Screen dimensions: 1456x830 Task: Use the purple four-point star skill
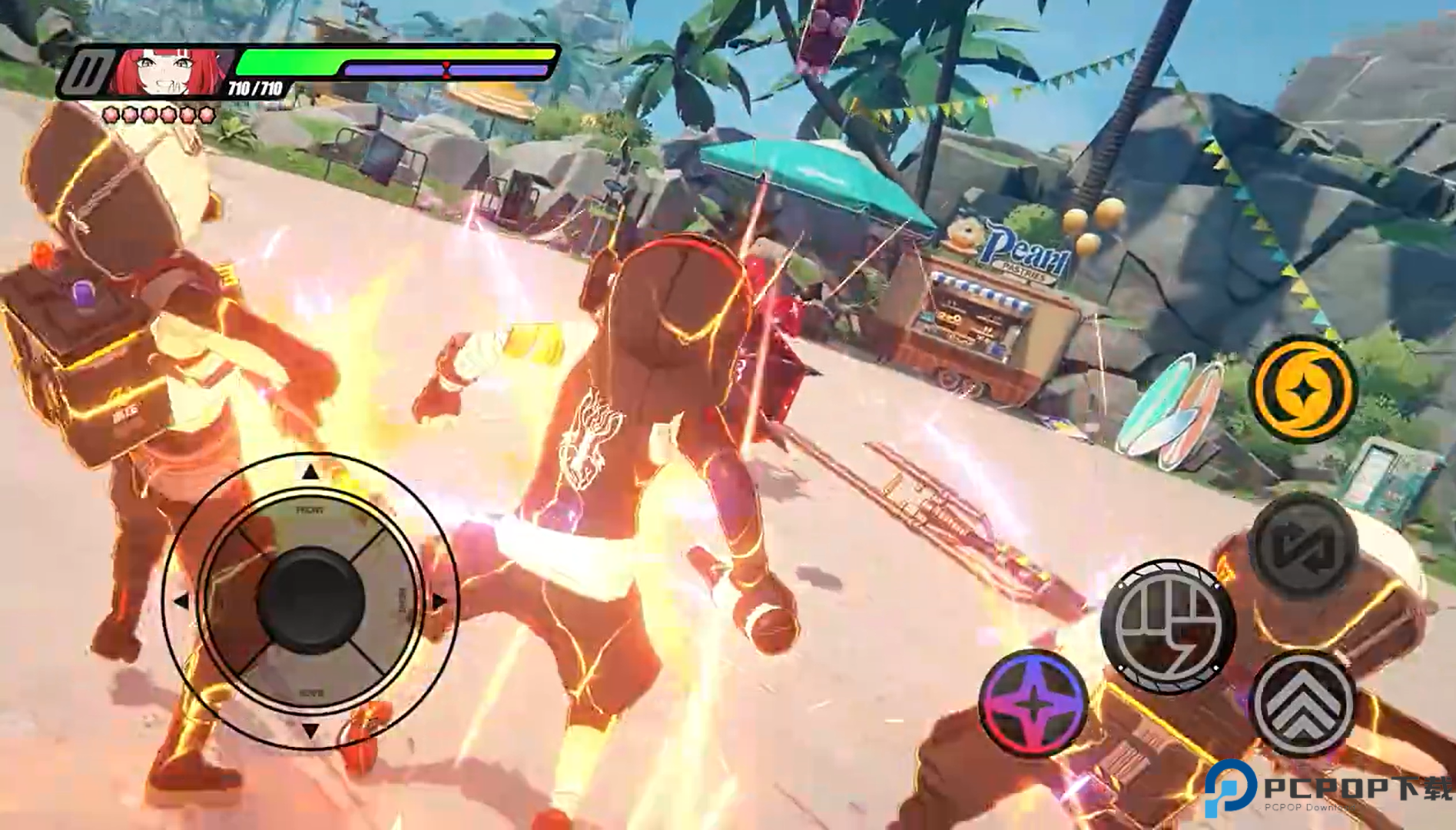[1034, 702]
